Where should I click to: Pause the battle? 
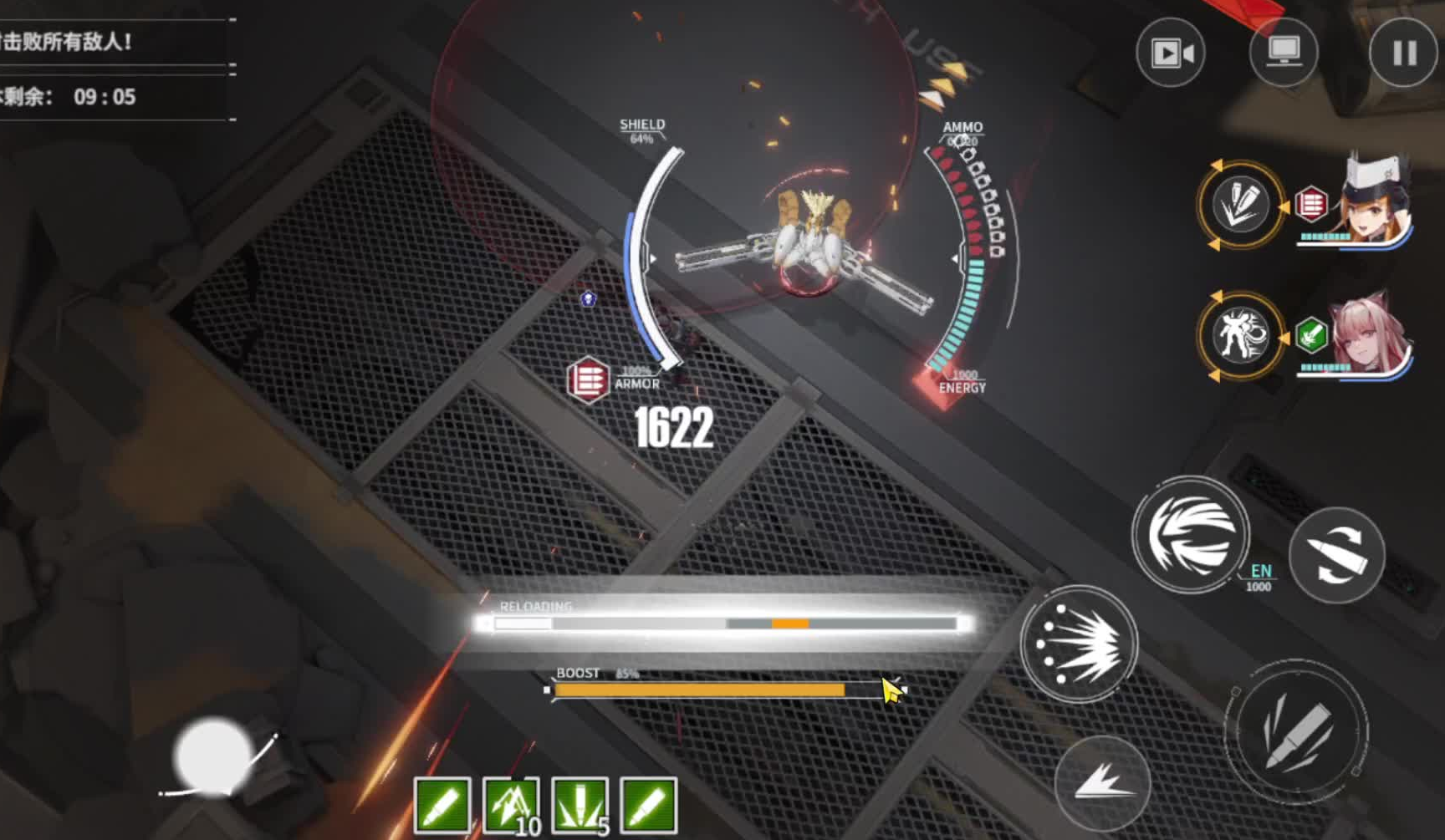[x=1404, y=53]
